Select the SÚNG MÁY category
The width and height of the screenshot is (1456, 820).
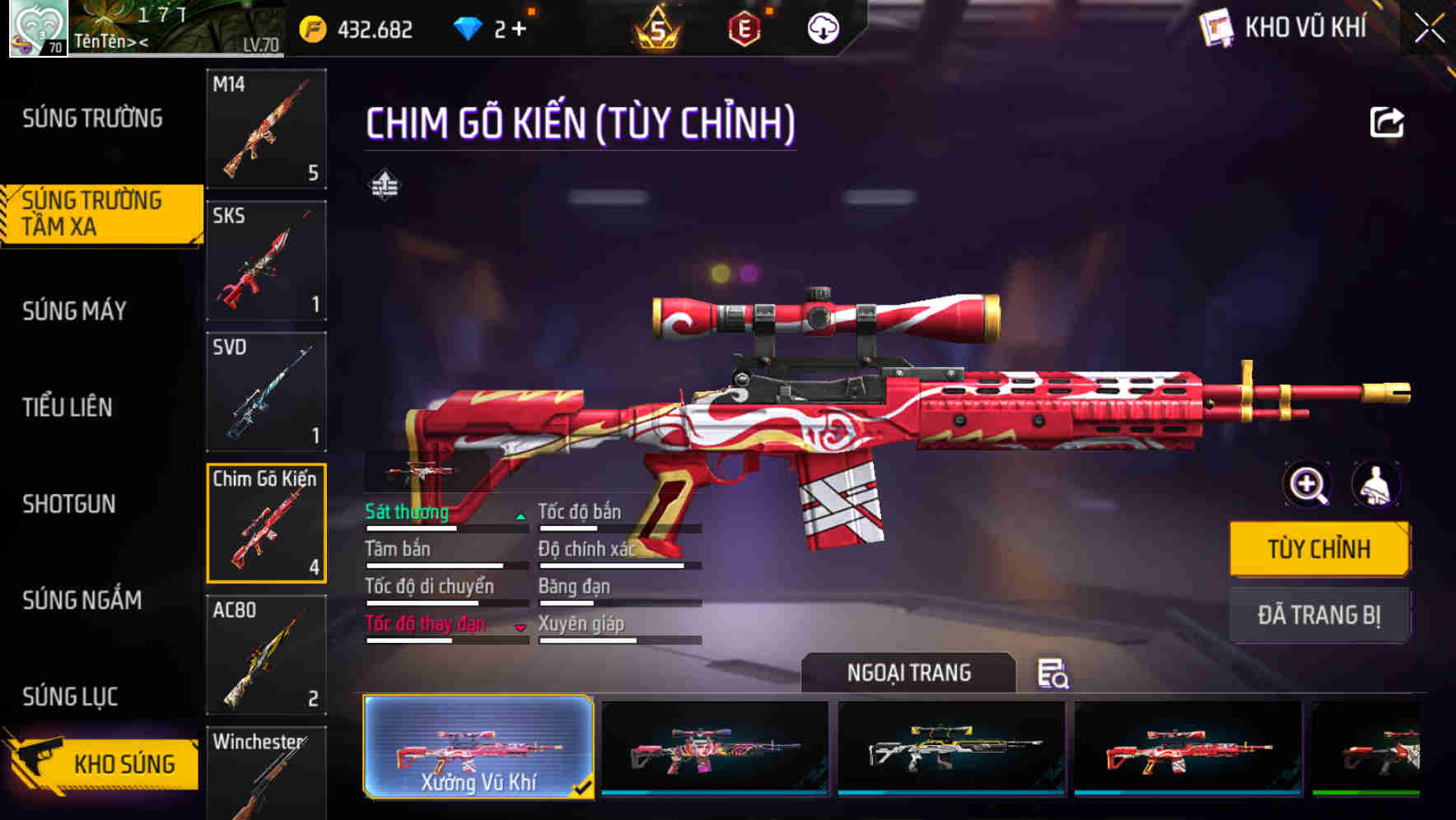[x=72, y=310]
